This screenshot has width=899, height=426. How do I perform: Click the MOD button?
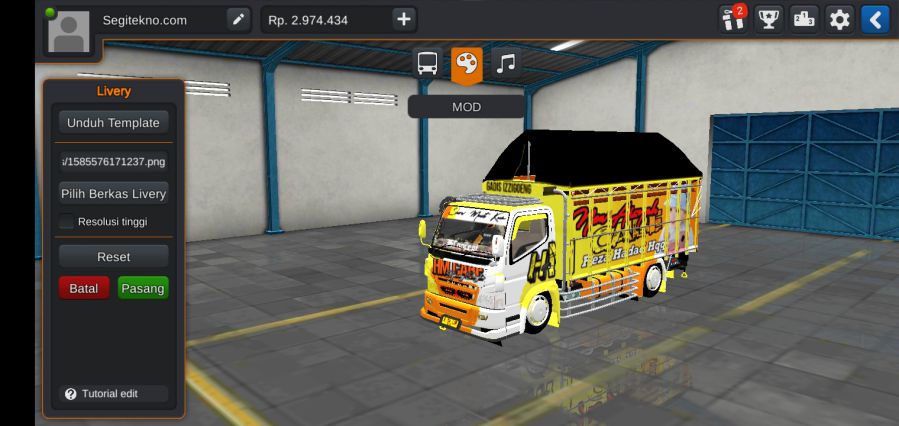pos(466,106)
